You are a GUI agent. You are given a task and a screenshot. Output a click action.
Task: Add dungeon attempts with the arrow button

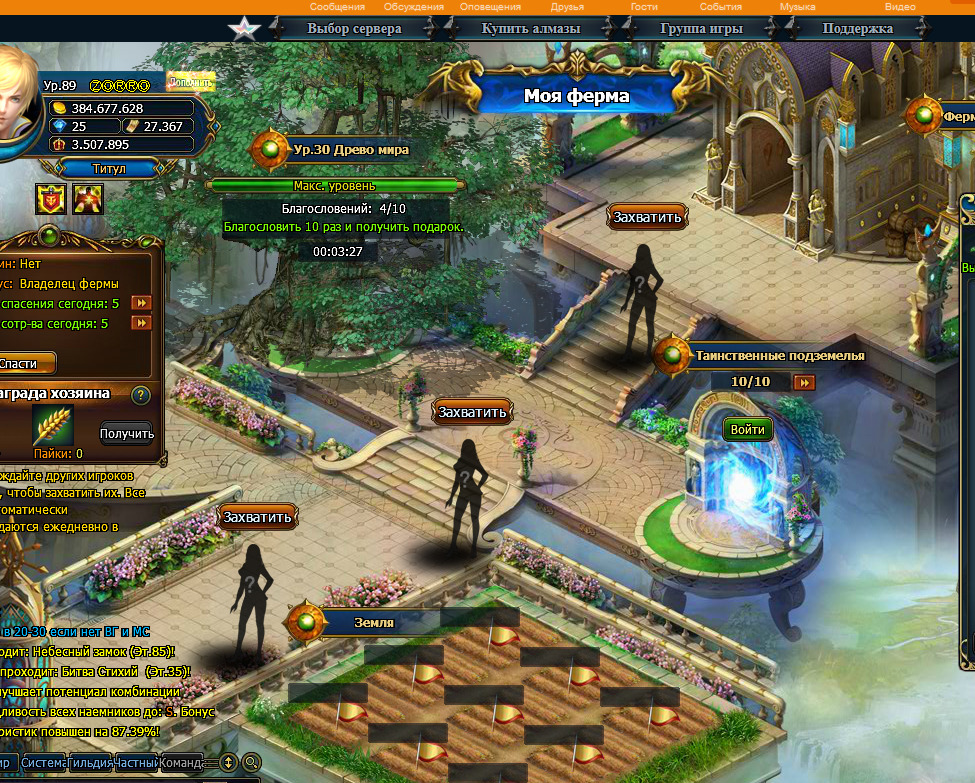click(804, 382)
